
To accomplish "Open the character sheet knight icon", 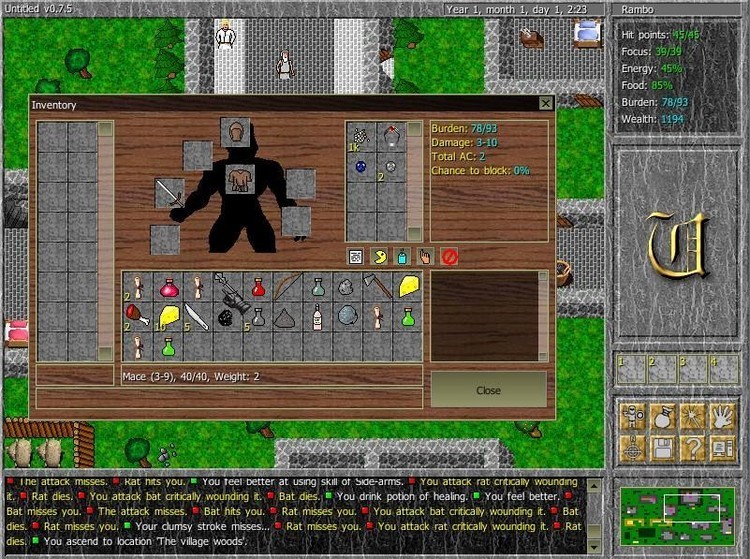I will [632, 416].
